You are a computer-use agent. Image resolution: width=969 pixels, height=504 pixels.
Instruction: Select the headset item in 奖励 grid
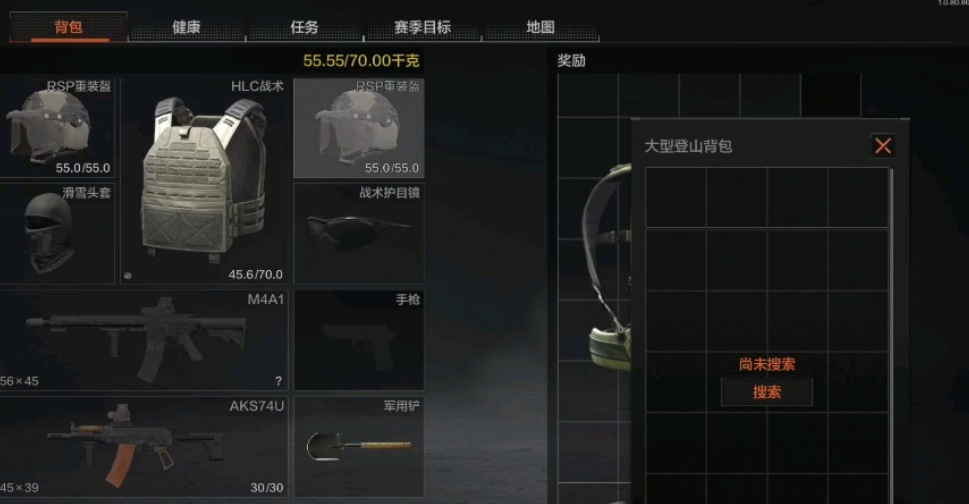click(x=604, y=270)
